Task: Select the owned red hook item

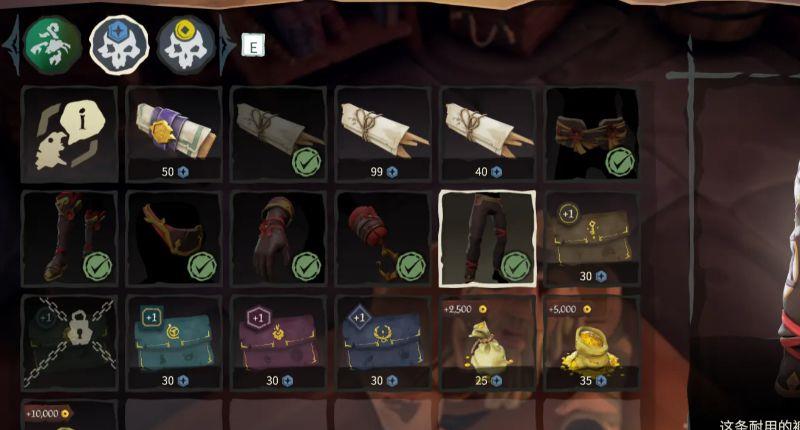Action: 383,238
